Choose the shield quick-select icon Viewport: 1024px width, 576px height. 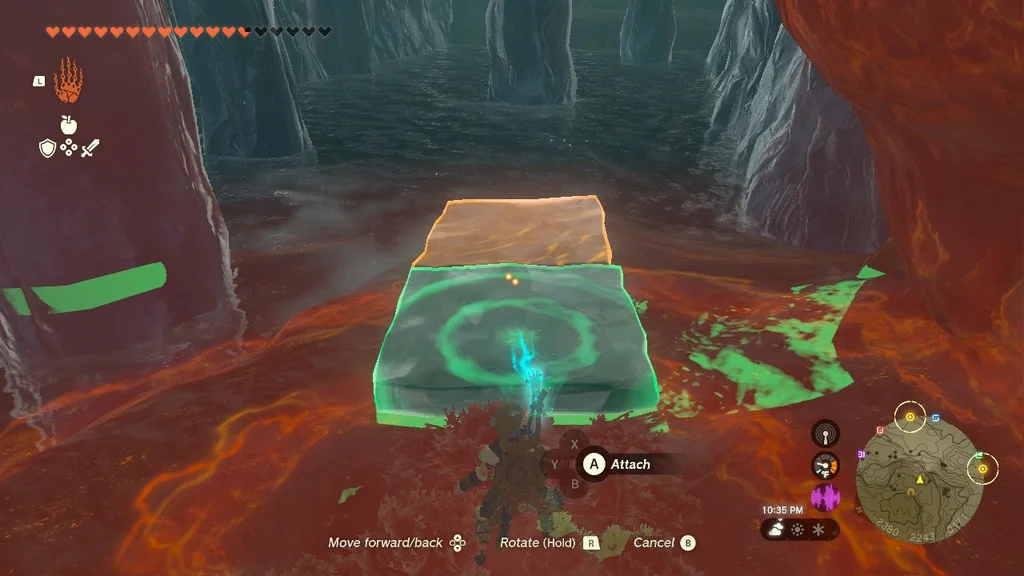pos(47,148)
